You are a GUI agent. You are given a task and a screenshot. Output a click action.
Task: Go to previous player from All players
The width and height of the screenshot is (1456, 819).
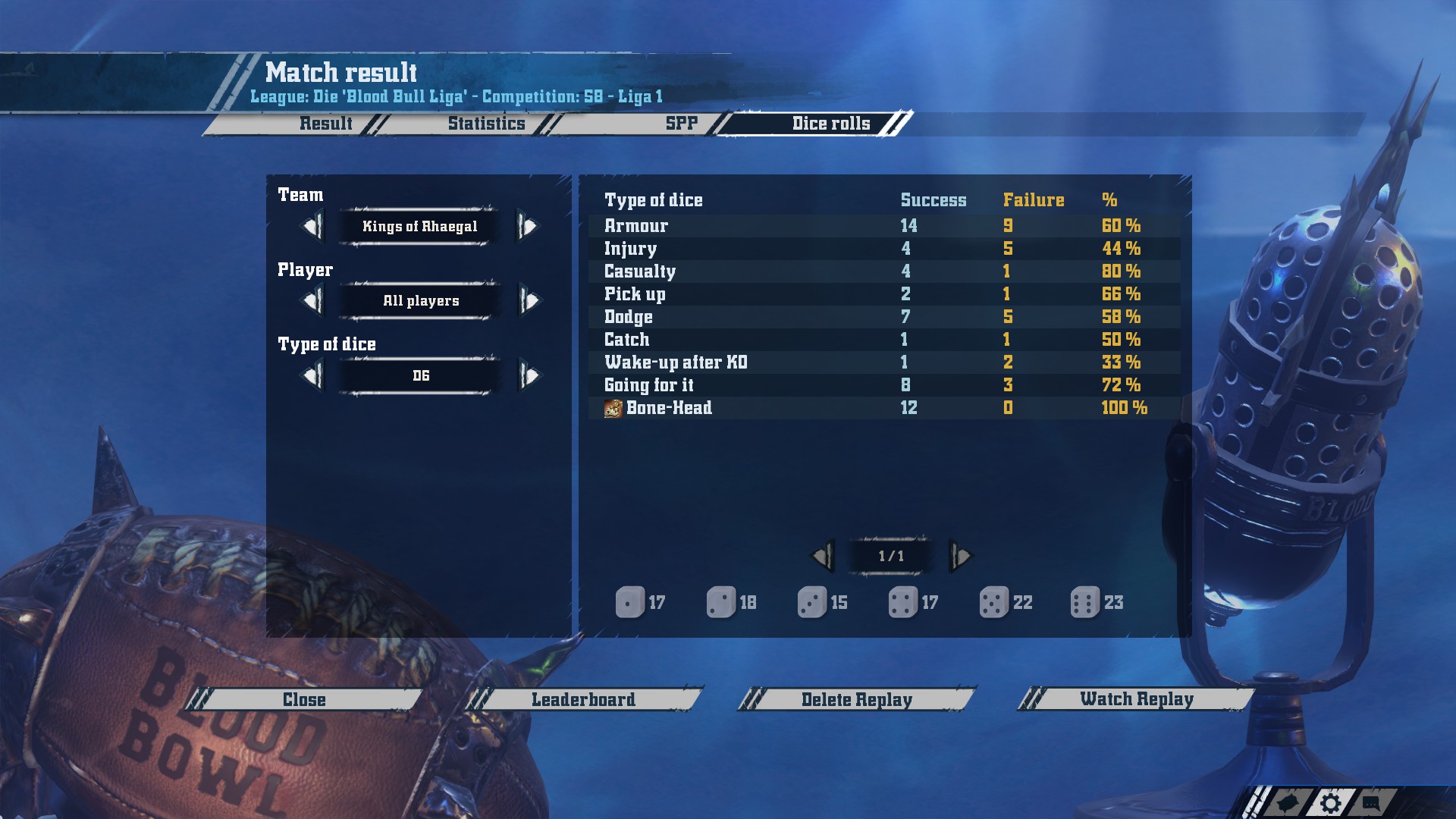[312, 301]
